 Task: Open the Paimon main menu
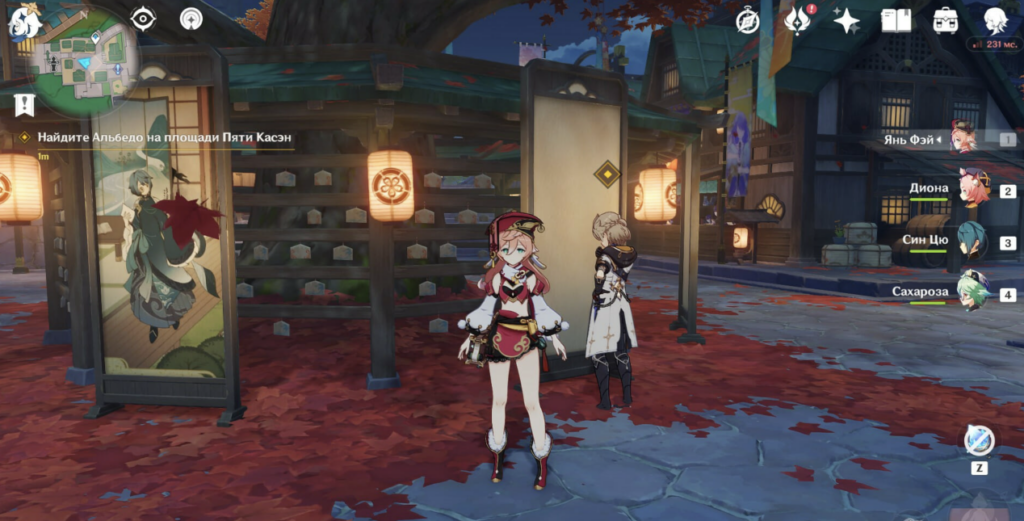pos(24,22)
